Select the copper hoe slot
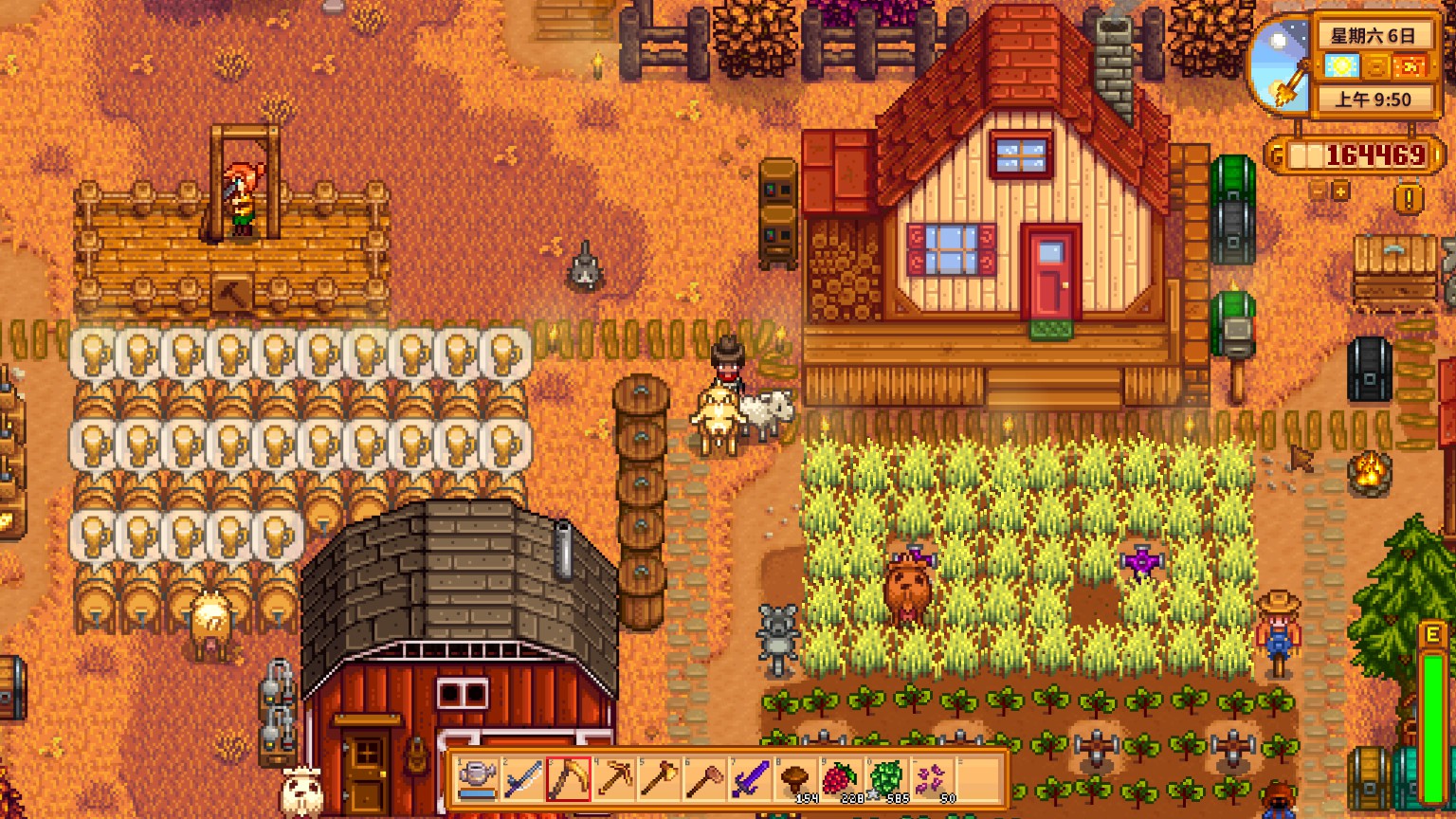Screen dimensions: 1456x819 click(704, 779)
